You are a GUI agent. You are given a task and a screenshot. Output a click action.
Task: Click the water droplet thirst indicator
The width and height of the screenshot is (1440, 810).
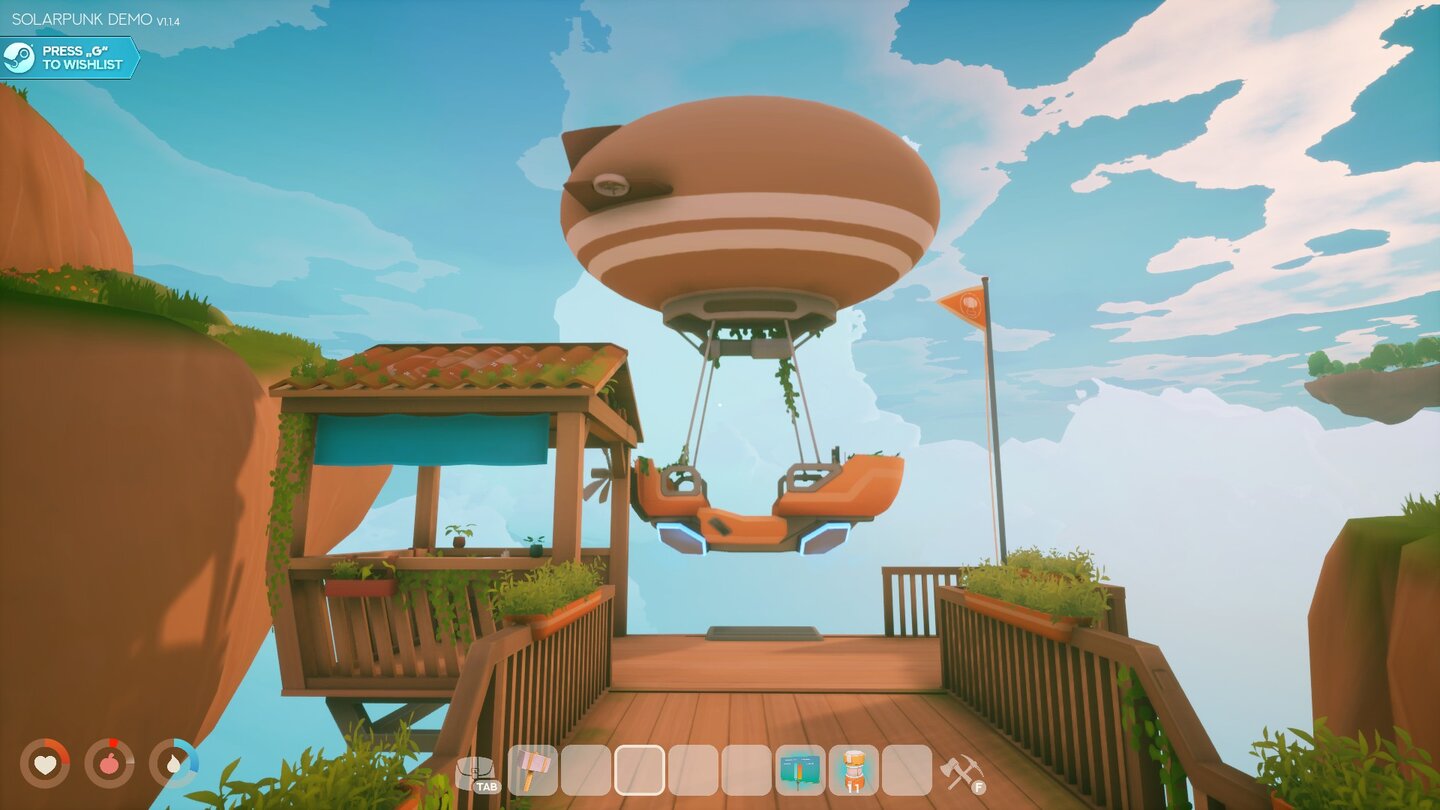[172, 766]
